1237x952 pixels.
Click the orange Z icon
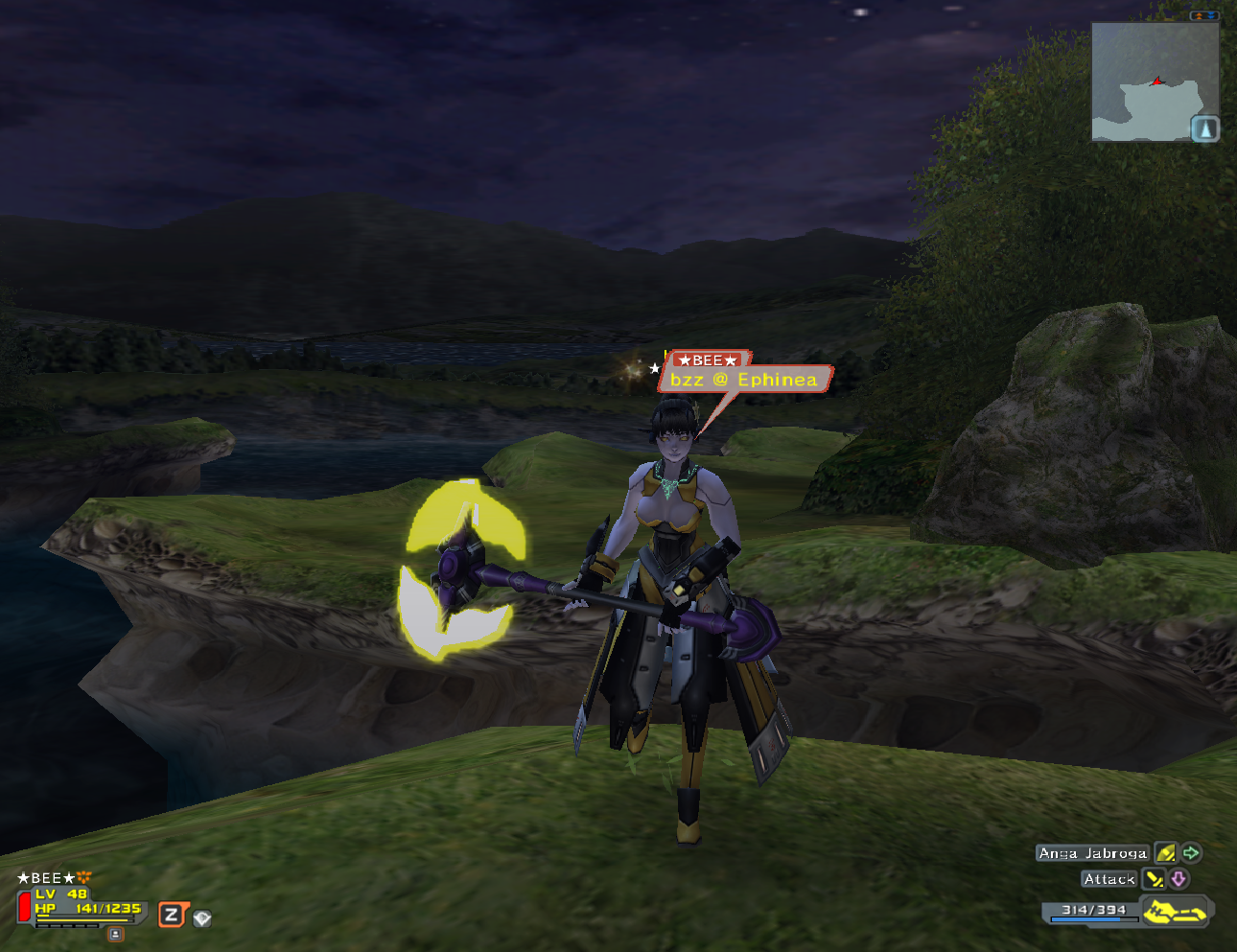coord(172,915)
